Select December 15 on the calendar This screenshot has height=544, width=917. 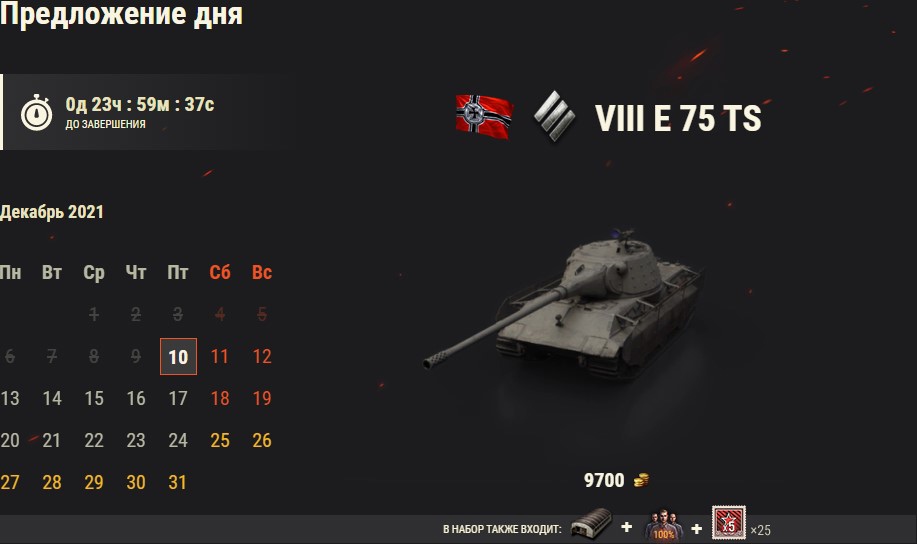94,399
